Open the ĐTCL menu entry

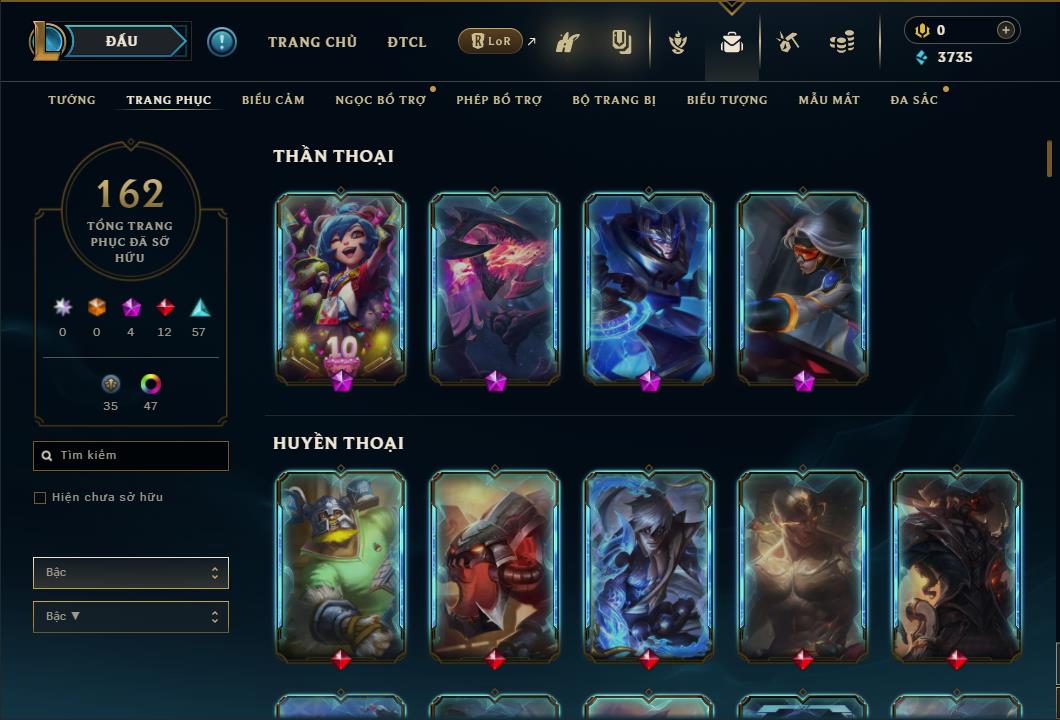pyautogui.click(x=407, y=42)
